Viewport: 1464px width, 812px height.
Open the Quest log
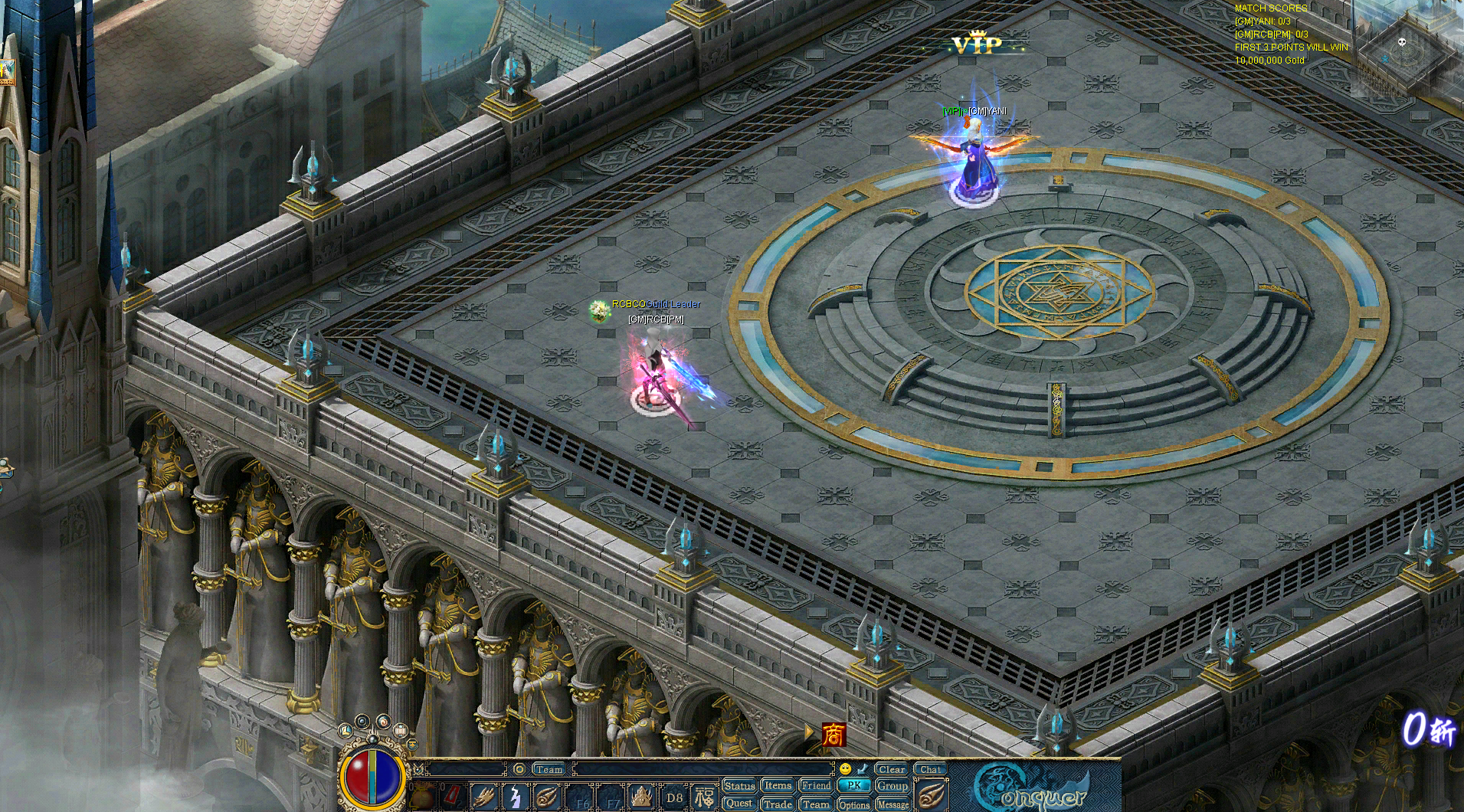[739, 805]
